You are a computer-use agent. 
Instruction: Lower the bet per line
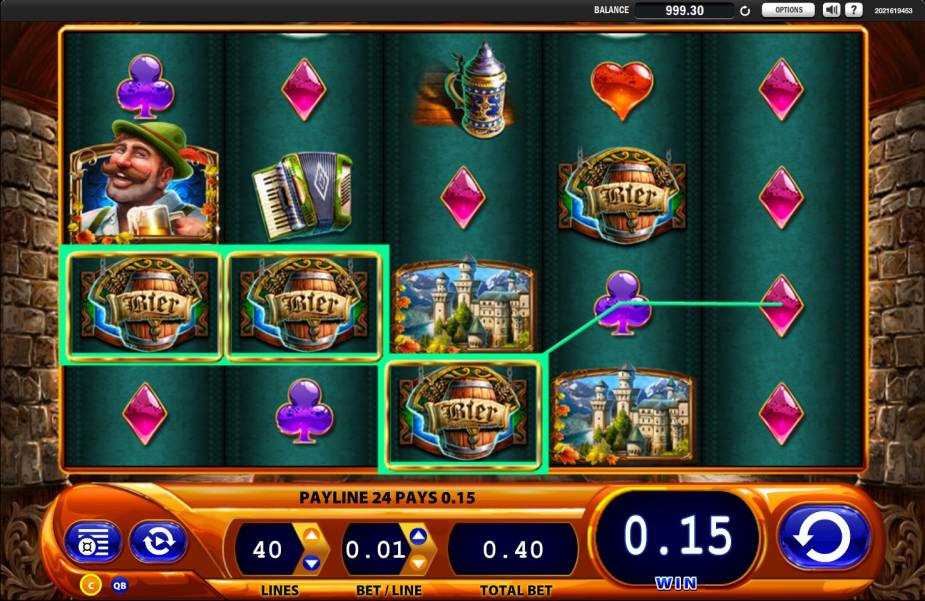[418, 562]
